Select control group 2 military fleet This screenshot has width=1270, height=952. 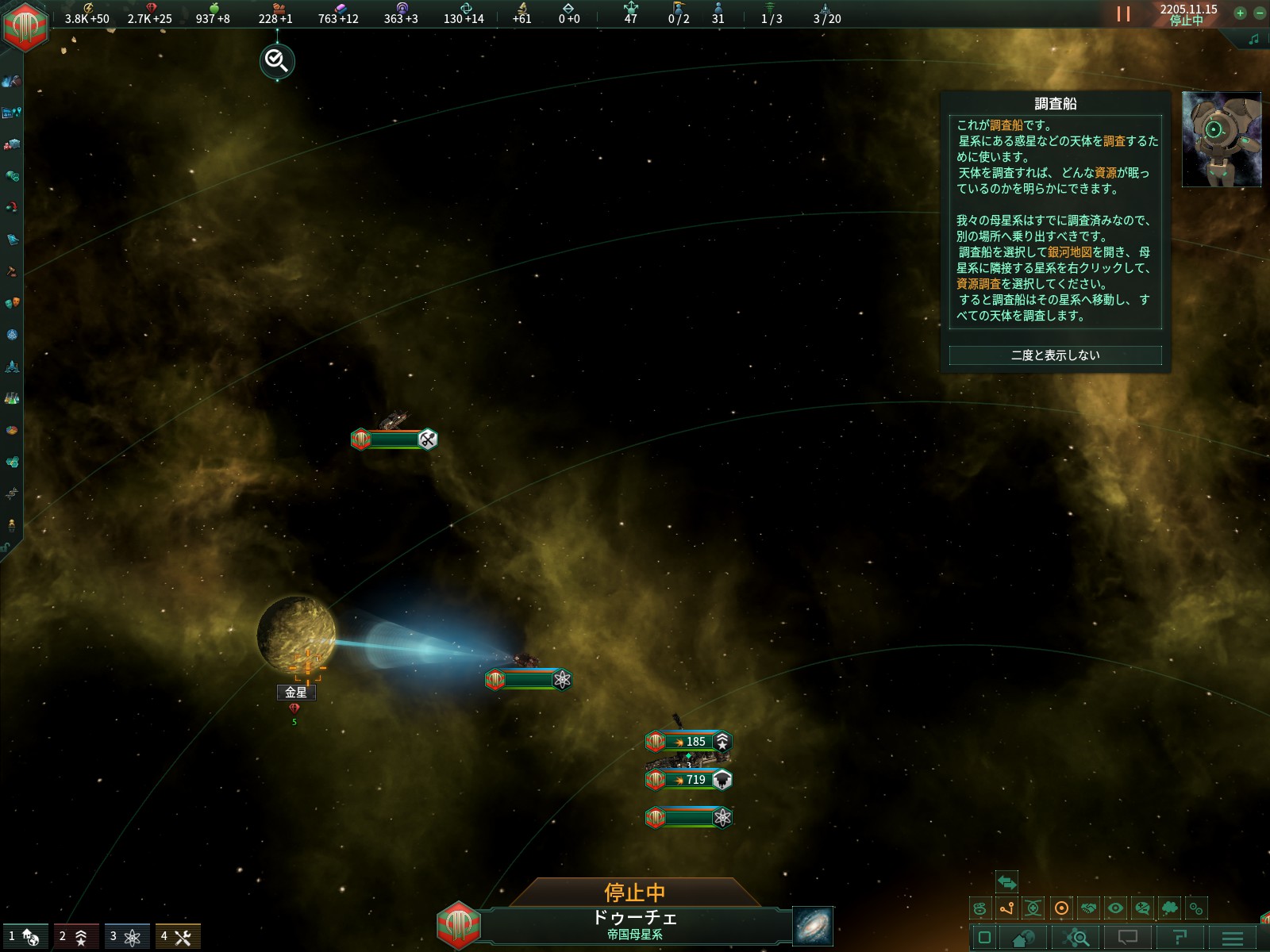[x=75, y=937]
